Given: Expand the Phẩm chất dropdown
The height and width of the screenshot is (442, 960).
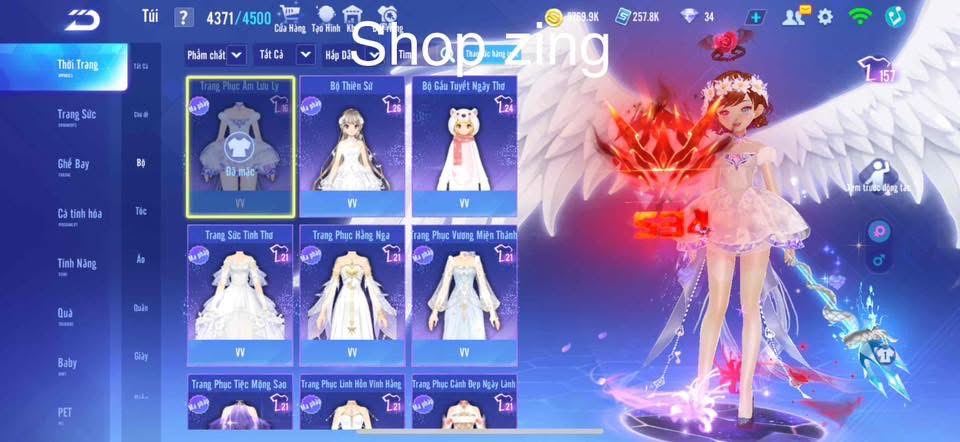Looking at the screenshot, I should click(215, 54).
